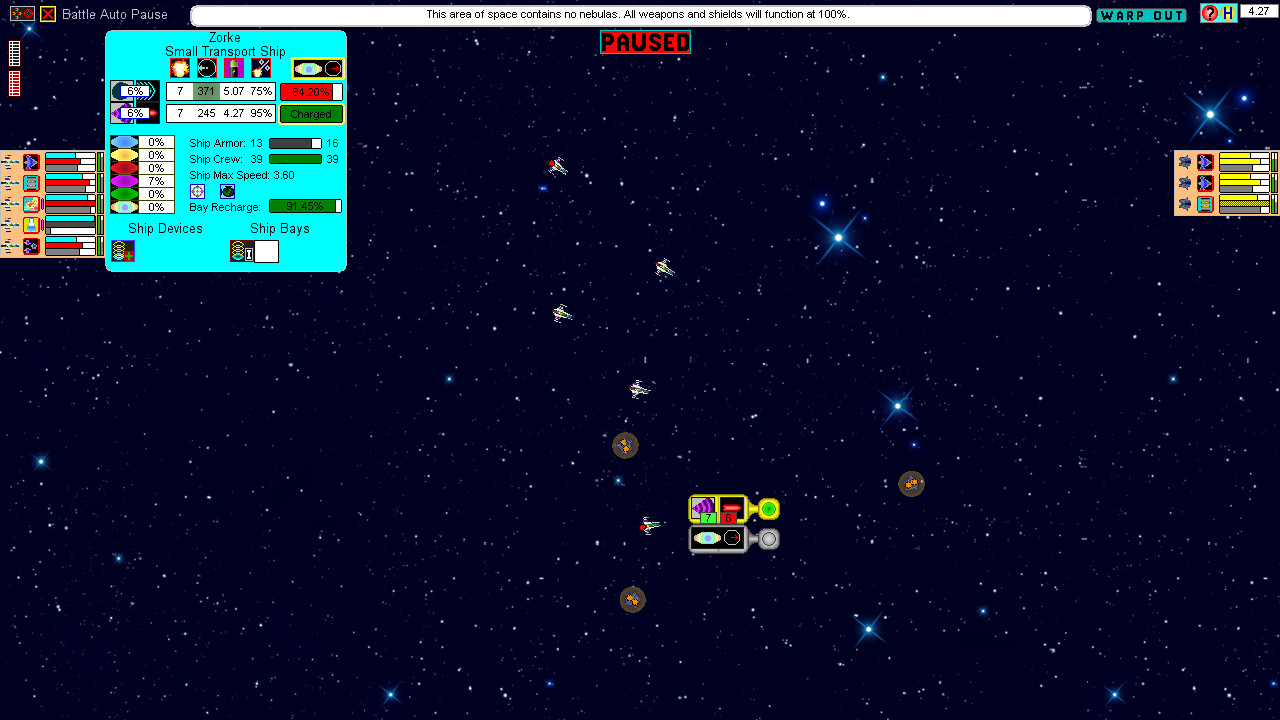Image resolution: width=1280 pixels, height=720 pixels.
Task: Click the torpedo weapon icon on Zorke's panel
Action: click(207, 66)
